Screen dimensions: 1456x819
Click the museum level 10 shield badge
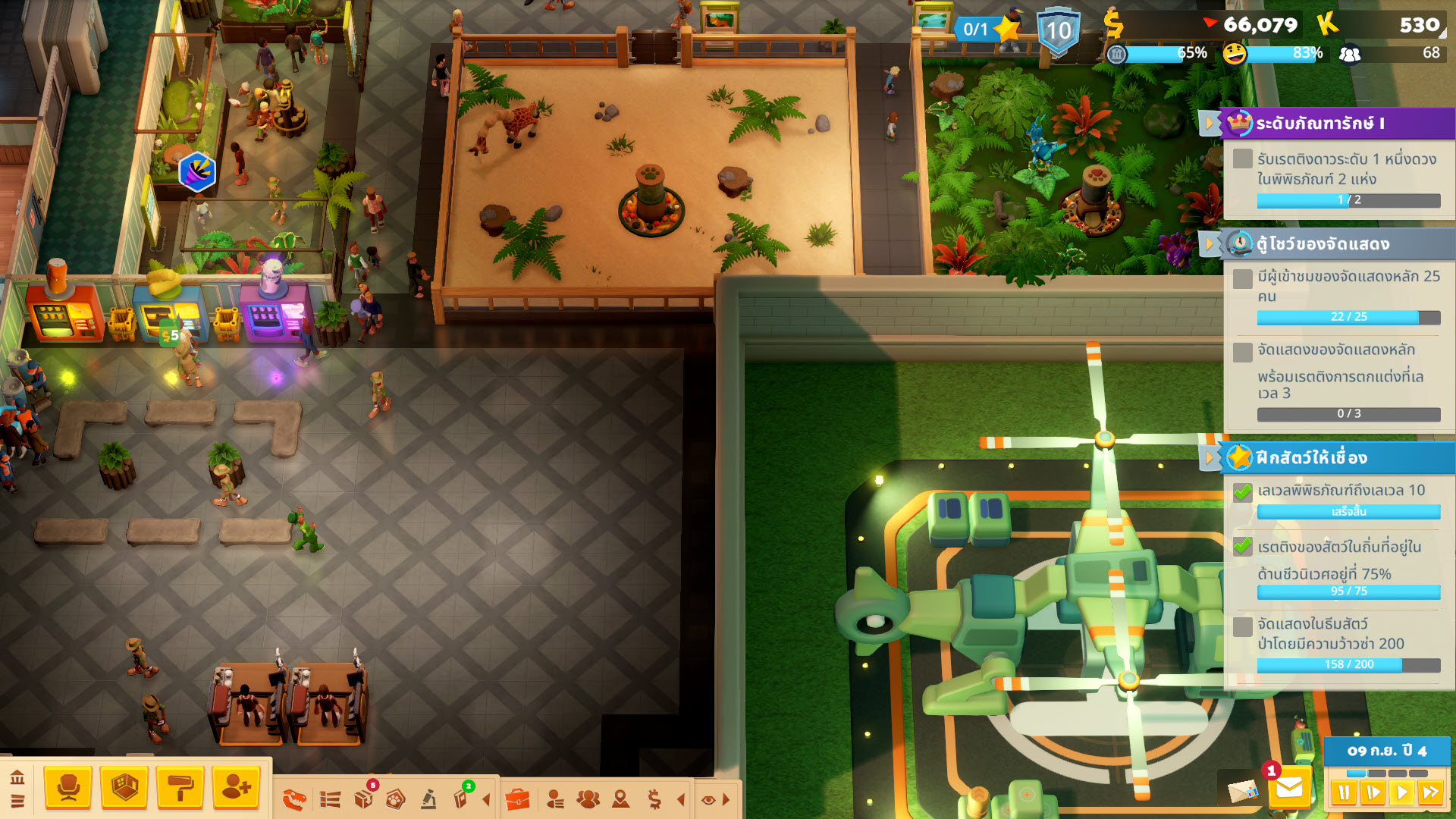1059,32
